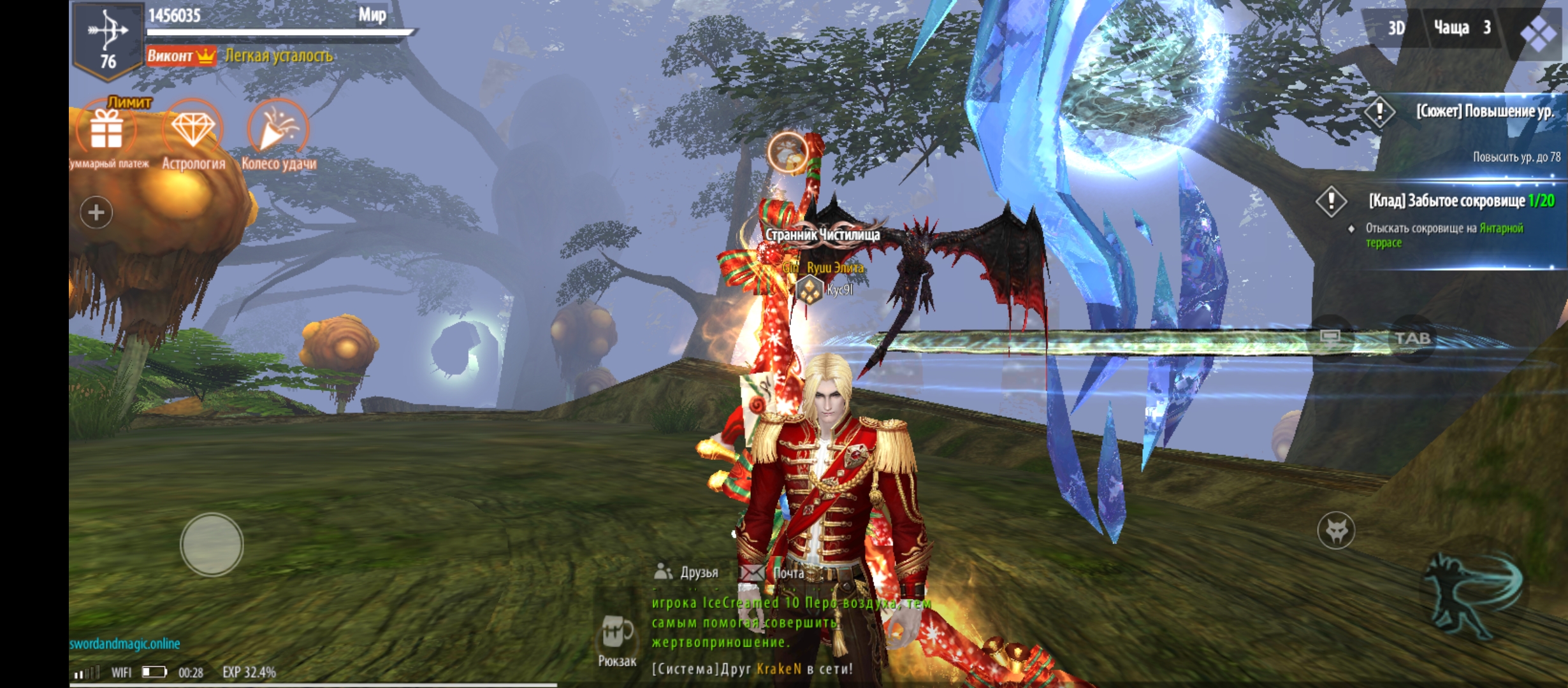Click the Виконт title badge
1568x688 pixels.
click(181, 56)
